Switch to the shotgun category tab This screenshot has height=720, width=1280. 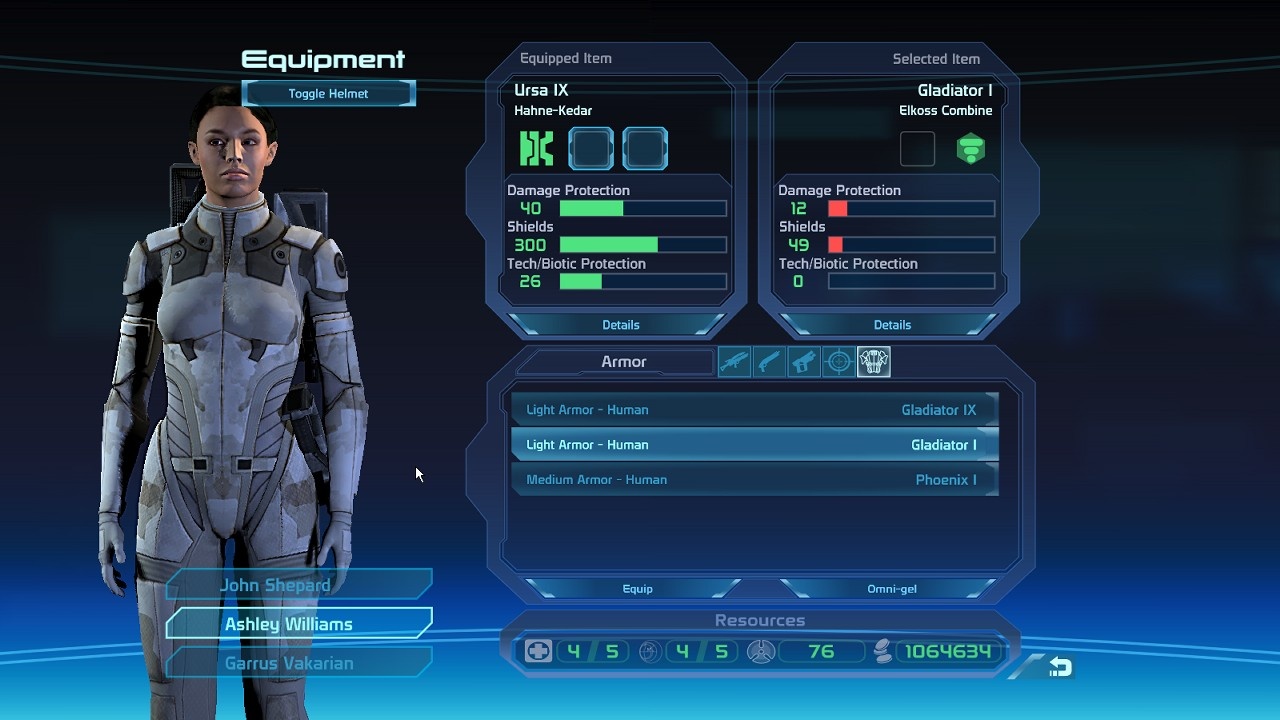[x=769, y=362]
